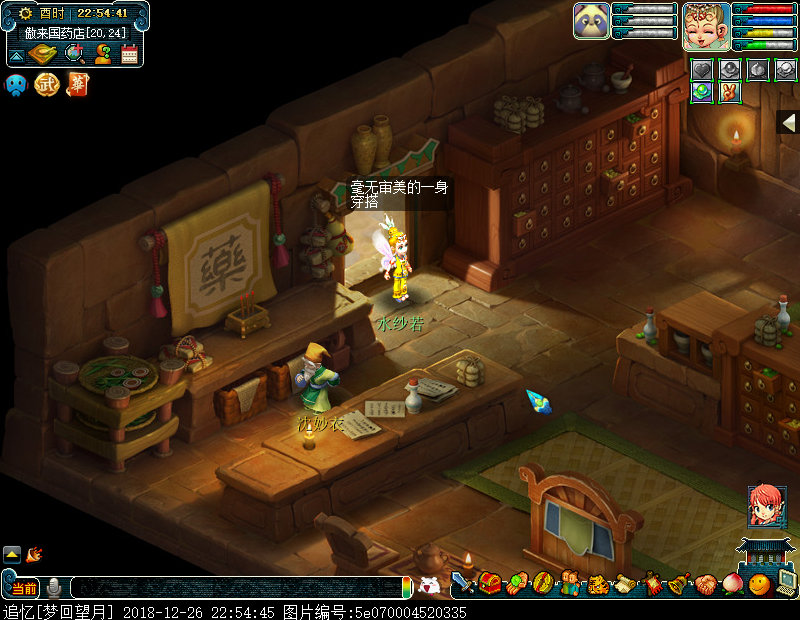The height and width of the screenshot is (620, 800).
Task: Open the red 華 book icon
Action: click(77, 85)
